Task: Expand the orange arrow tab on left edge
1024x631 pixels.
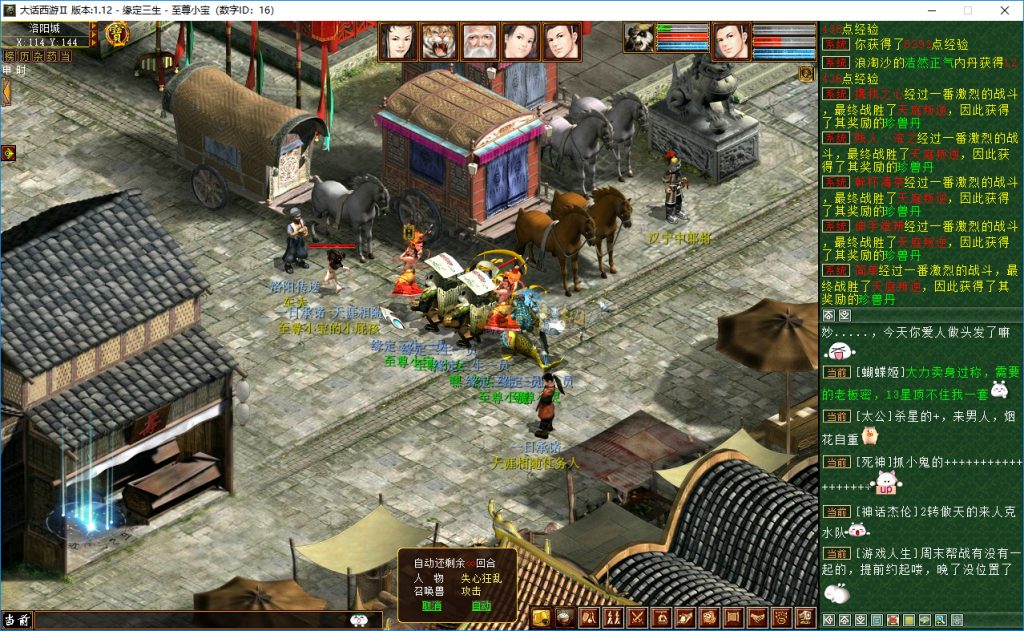Action: (x=5, y=92)
